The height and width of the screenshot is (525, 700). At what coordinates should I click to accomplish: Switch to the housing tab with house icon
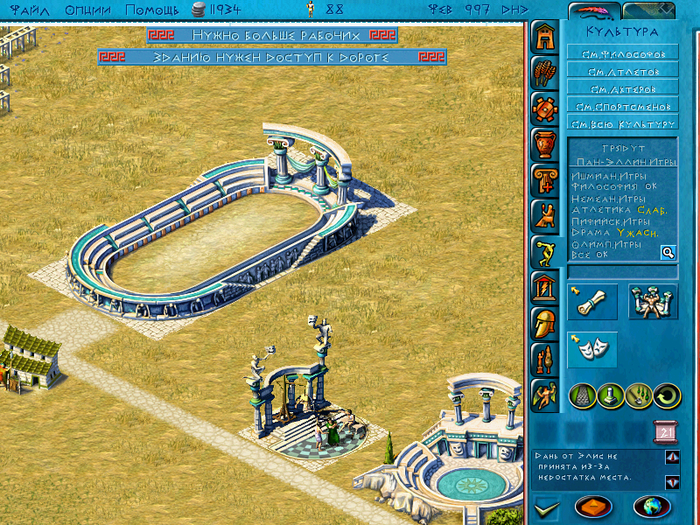[x=545, y=37]
